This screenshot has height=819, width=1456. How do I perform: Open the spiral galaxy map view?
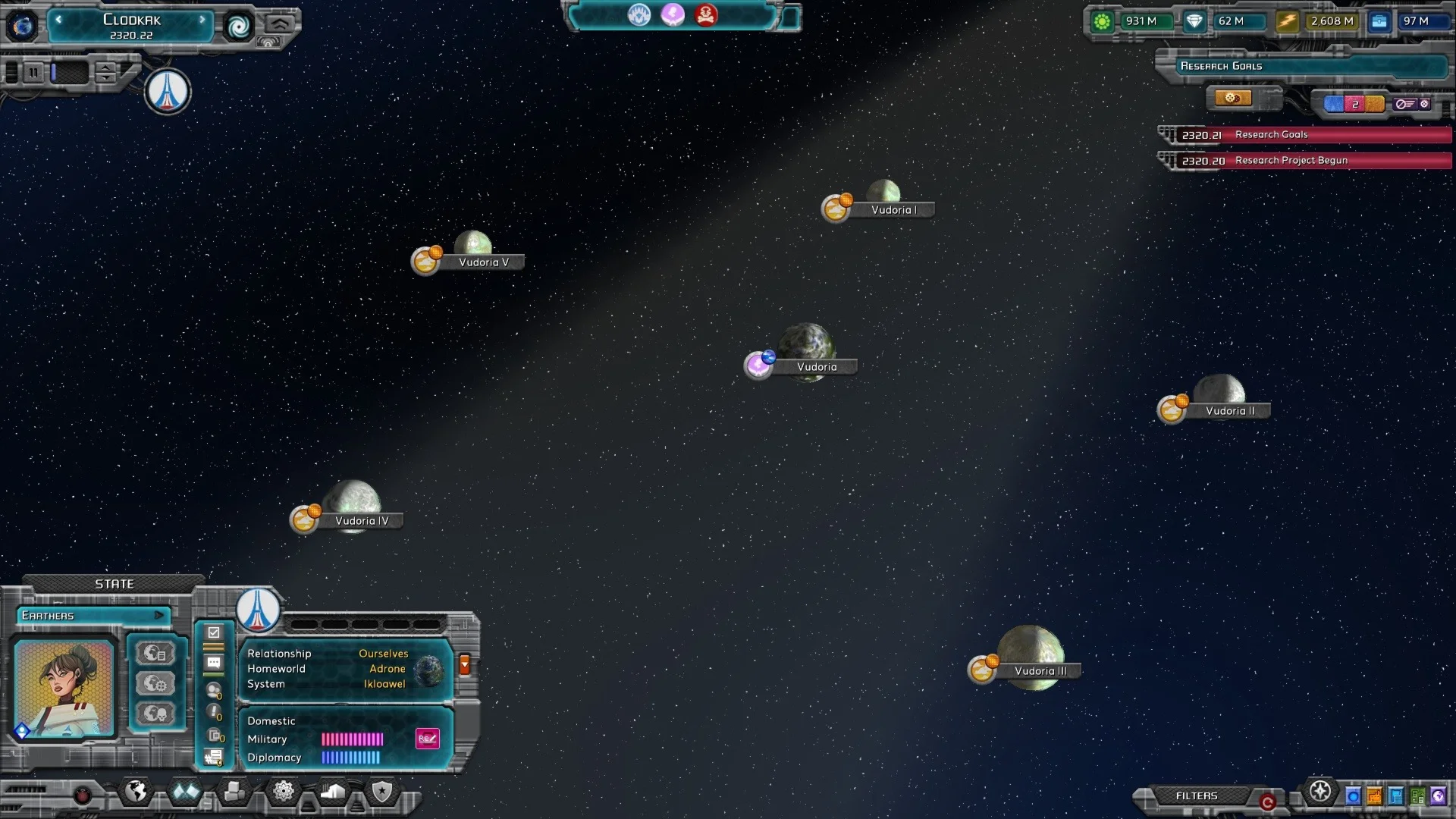click(x=239, y=27)
